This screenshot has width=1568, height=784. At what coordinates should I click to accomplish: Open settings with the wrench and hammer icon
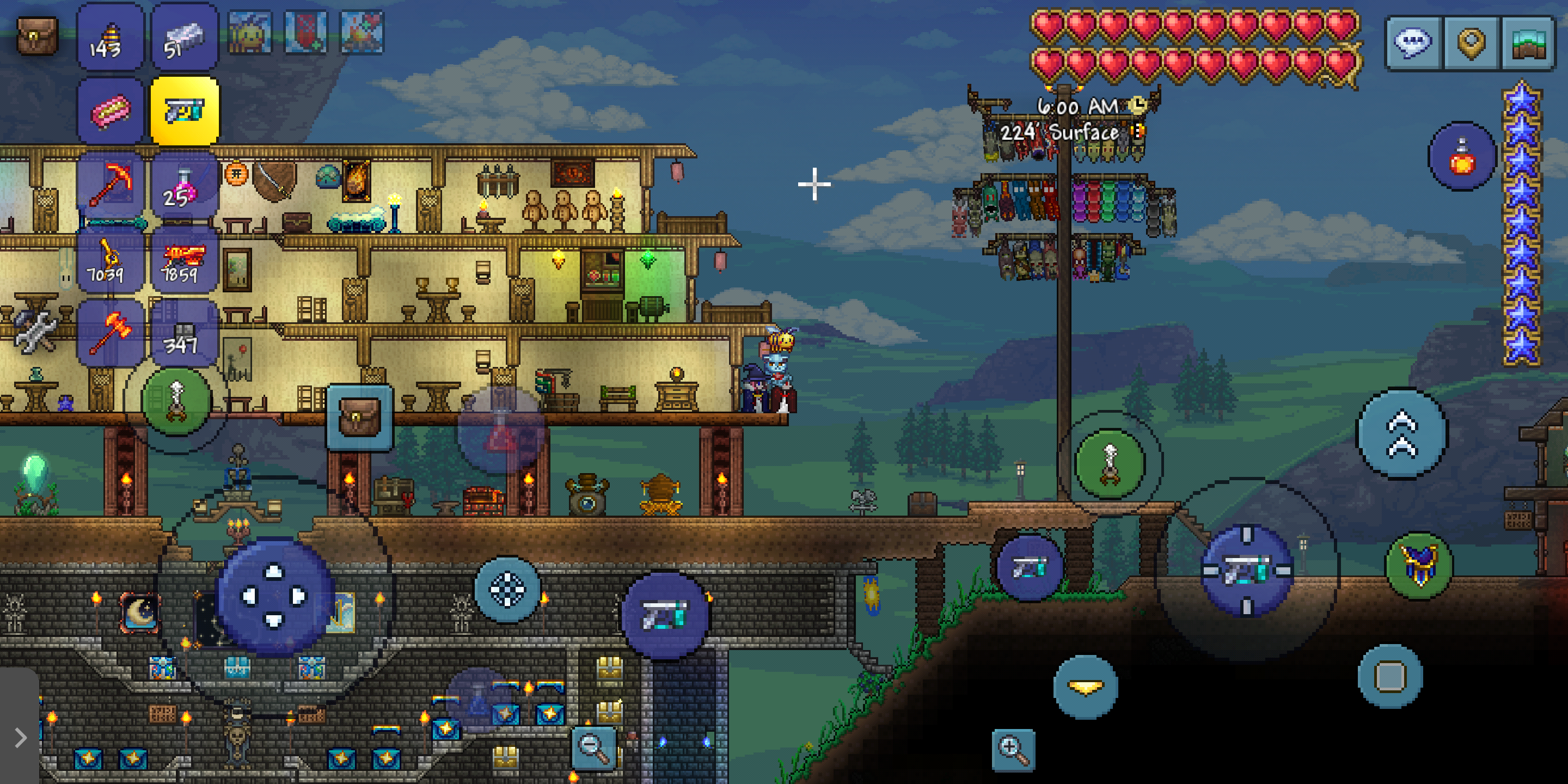click(x=35, y=329)
